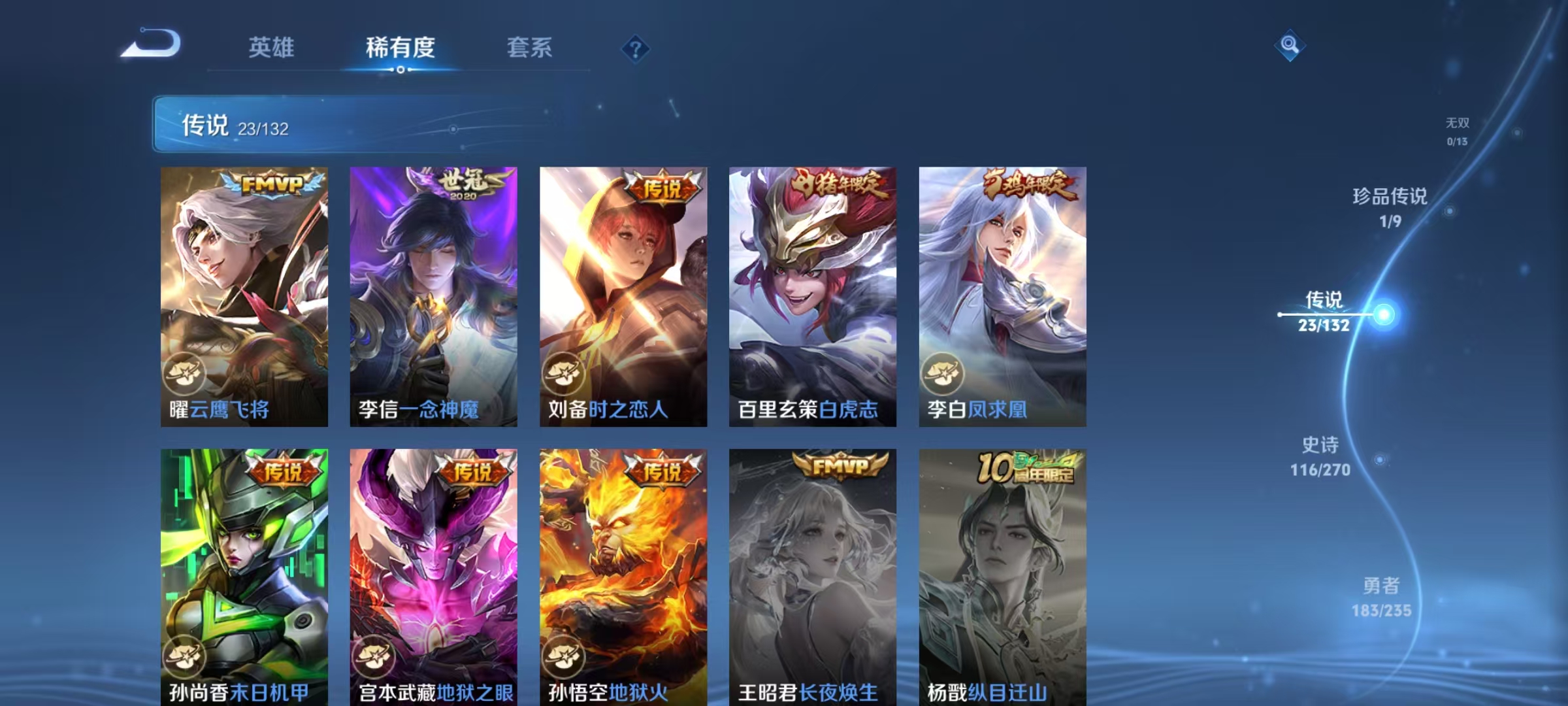This screenshot has height=706, width=1568.
Task: Switch to the 英雄 tab
Action: (x=272, y=48)
